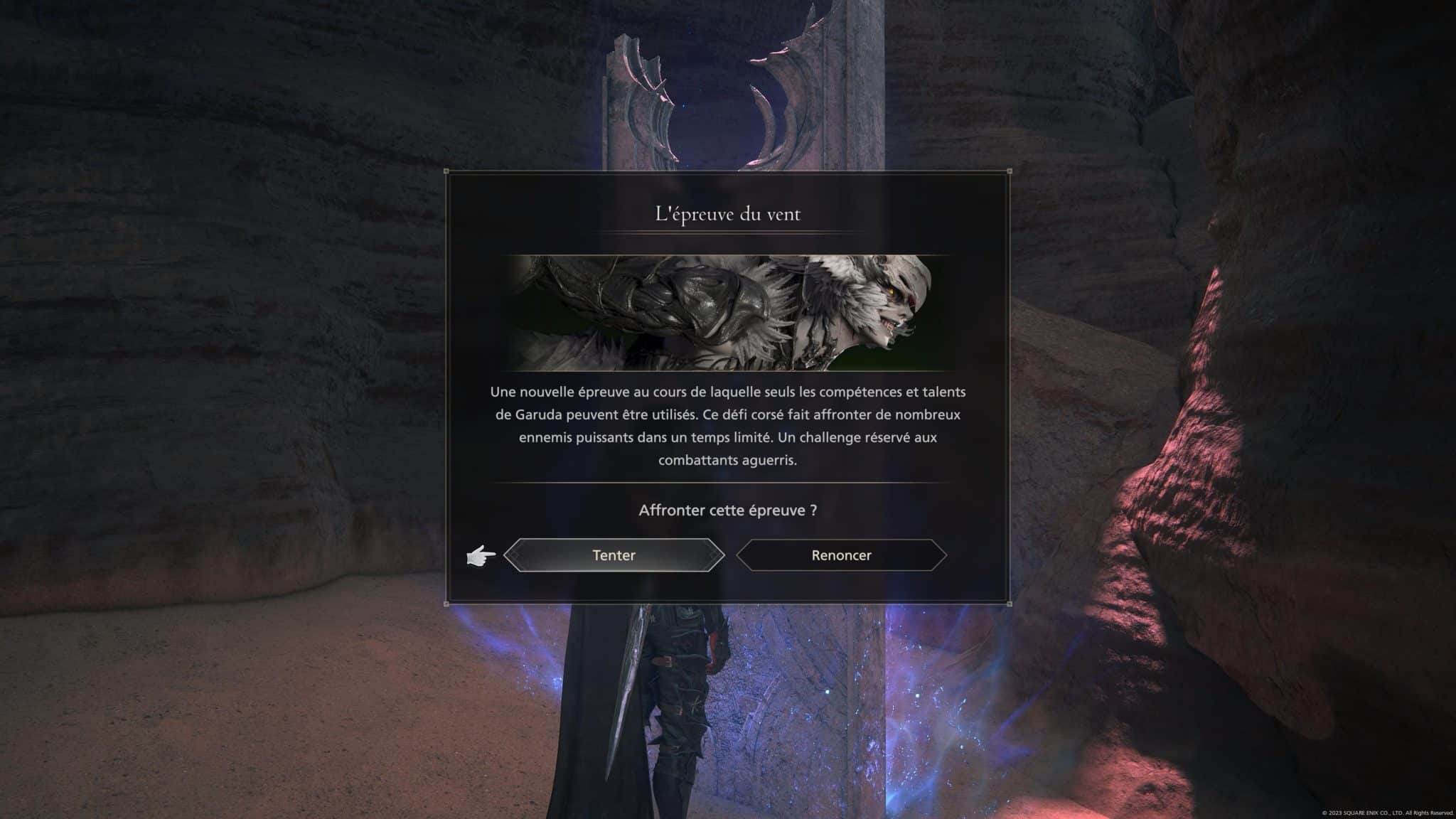
Task: Click the diamond ornament inside the Tenter button
Action: 513,555
